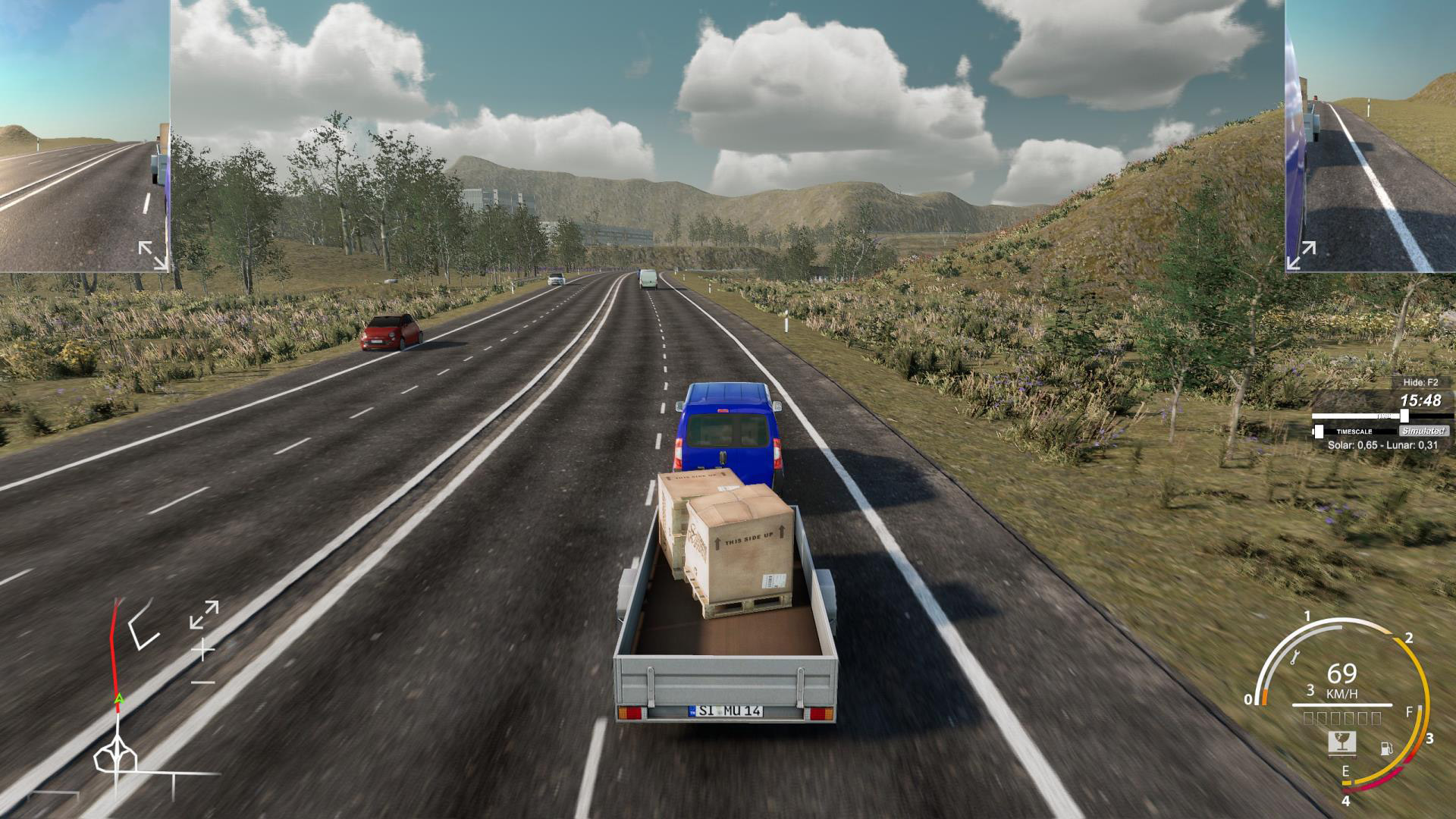Image resolution: width=1456 pixels, height=819 pixels.
Task: Click the TIMESCALE label
Action: 1354,431
